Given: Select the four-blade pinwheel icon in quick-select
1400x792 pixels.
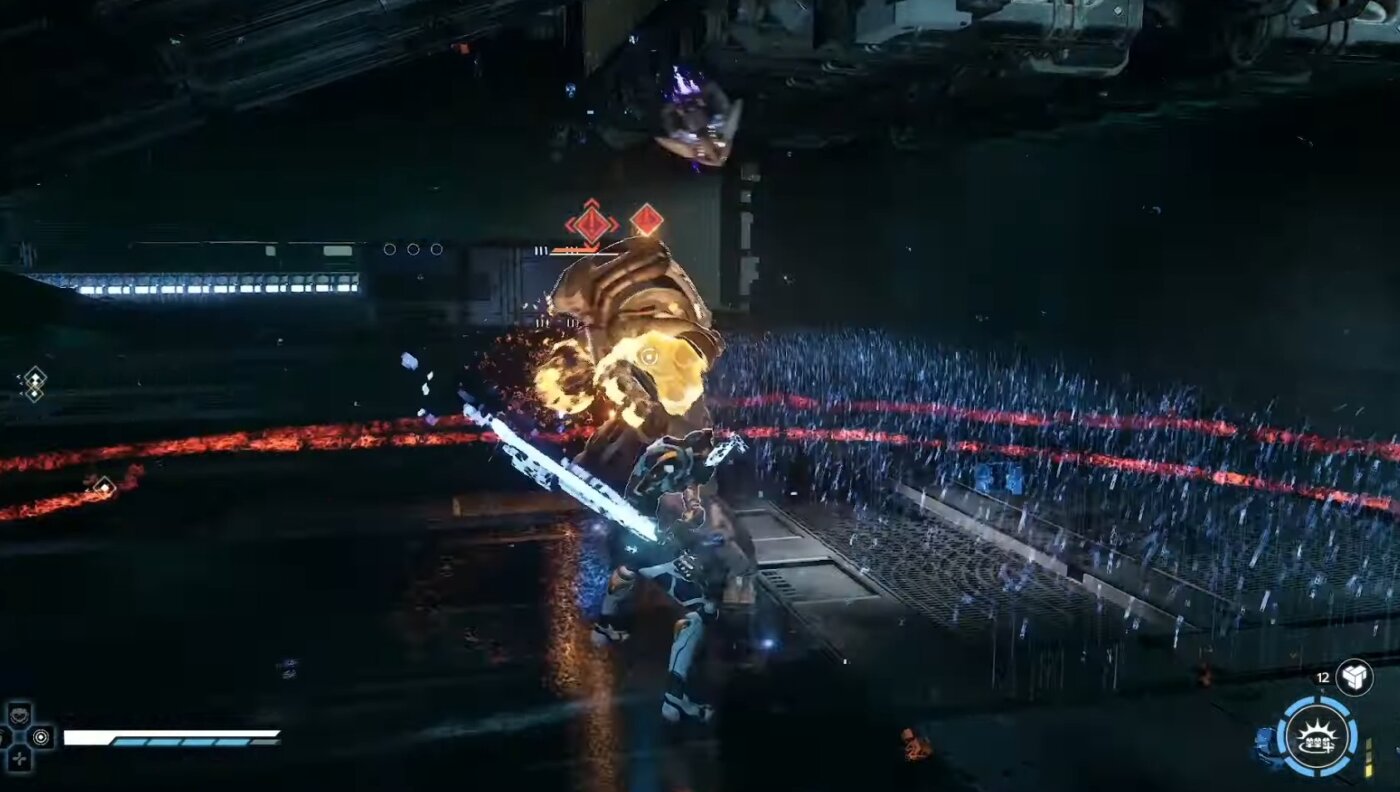Looking at the screenshot, I should pyautogui.click(x=19, y=758).
